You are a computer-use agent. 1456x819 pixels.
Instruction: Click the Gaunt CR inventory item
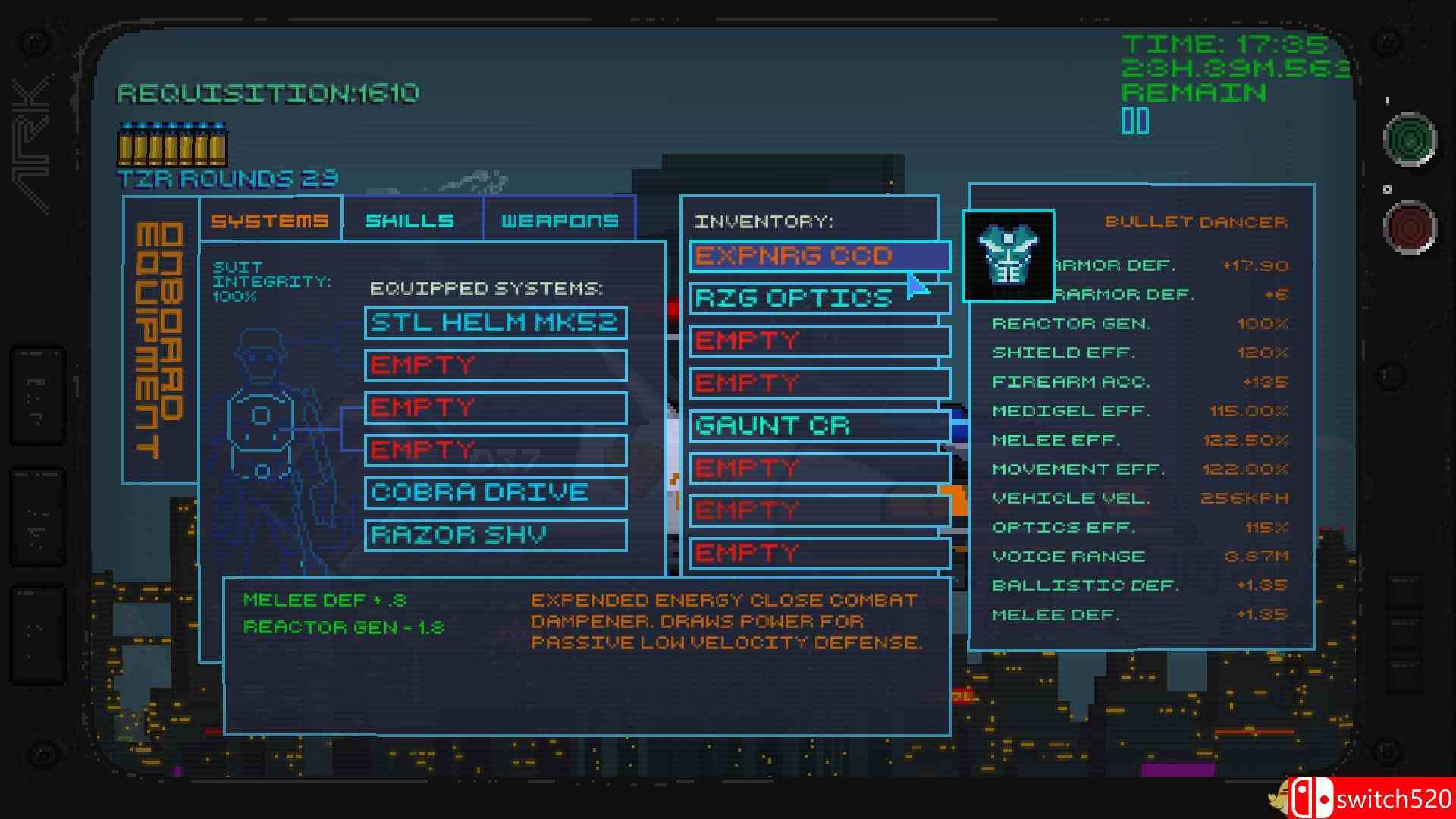coord(817,426)
